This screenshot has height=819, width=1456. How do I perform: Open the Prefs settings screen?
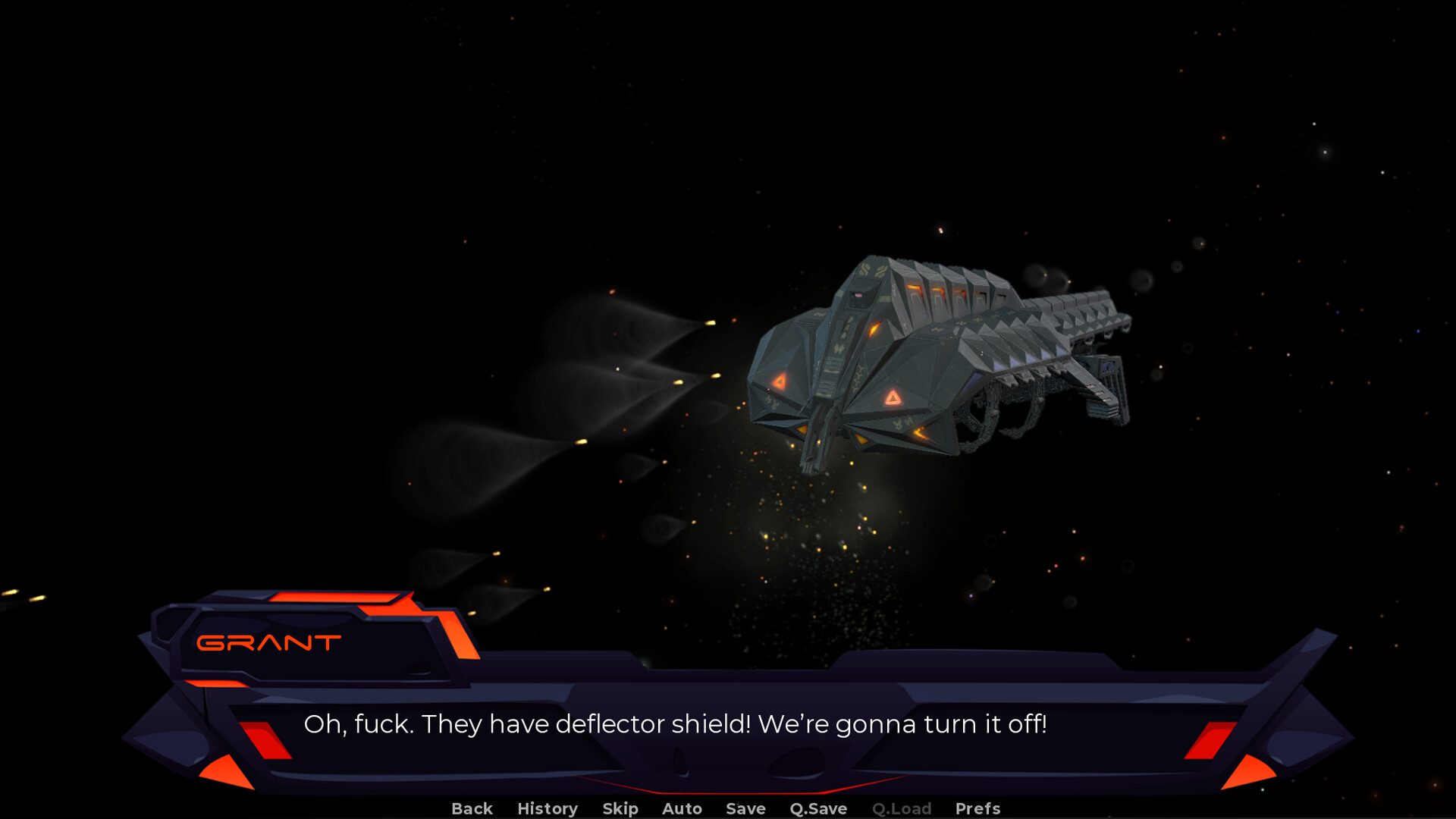point(977,808)
